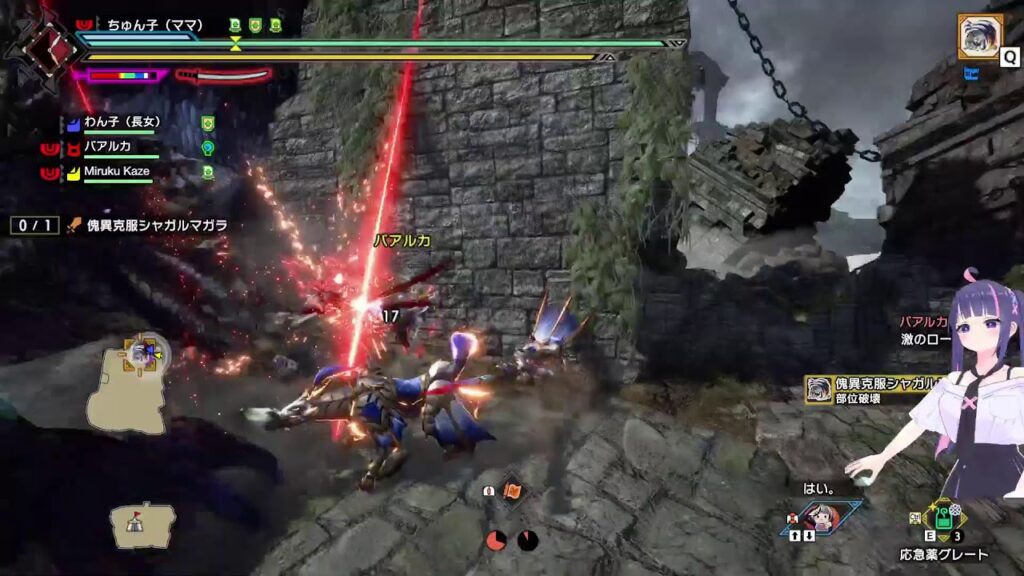Open the minimap showing the current area
This screenshot has height=576, width=1024.
(127, 383)
